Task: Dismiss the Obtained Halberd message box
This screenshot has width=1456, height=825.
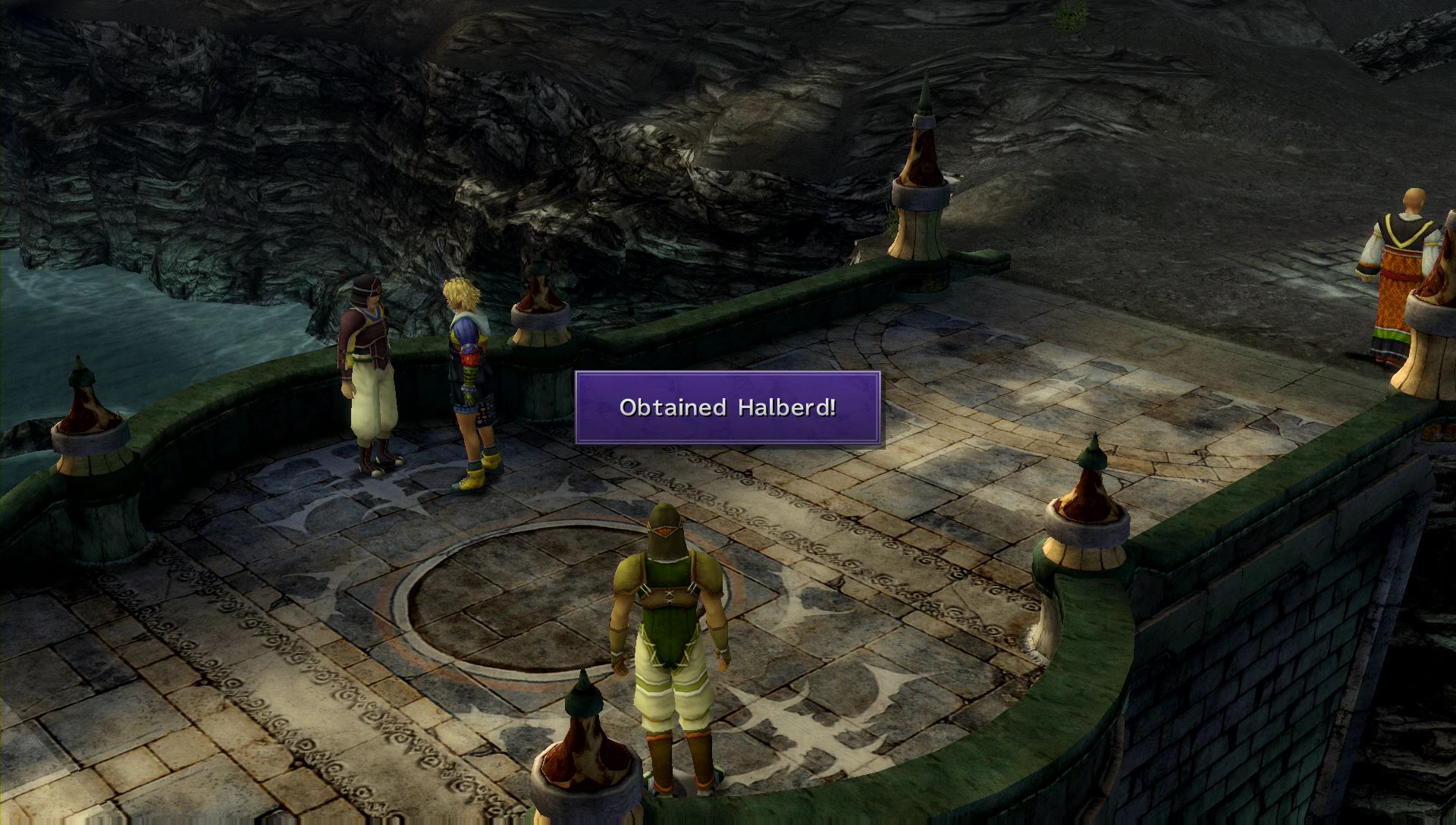Action: [x=727, y=408]
